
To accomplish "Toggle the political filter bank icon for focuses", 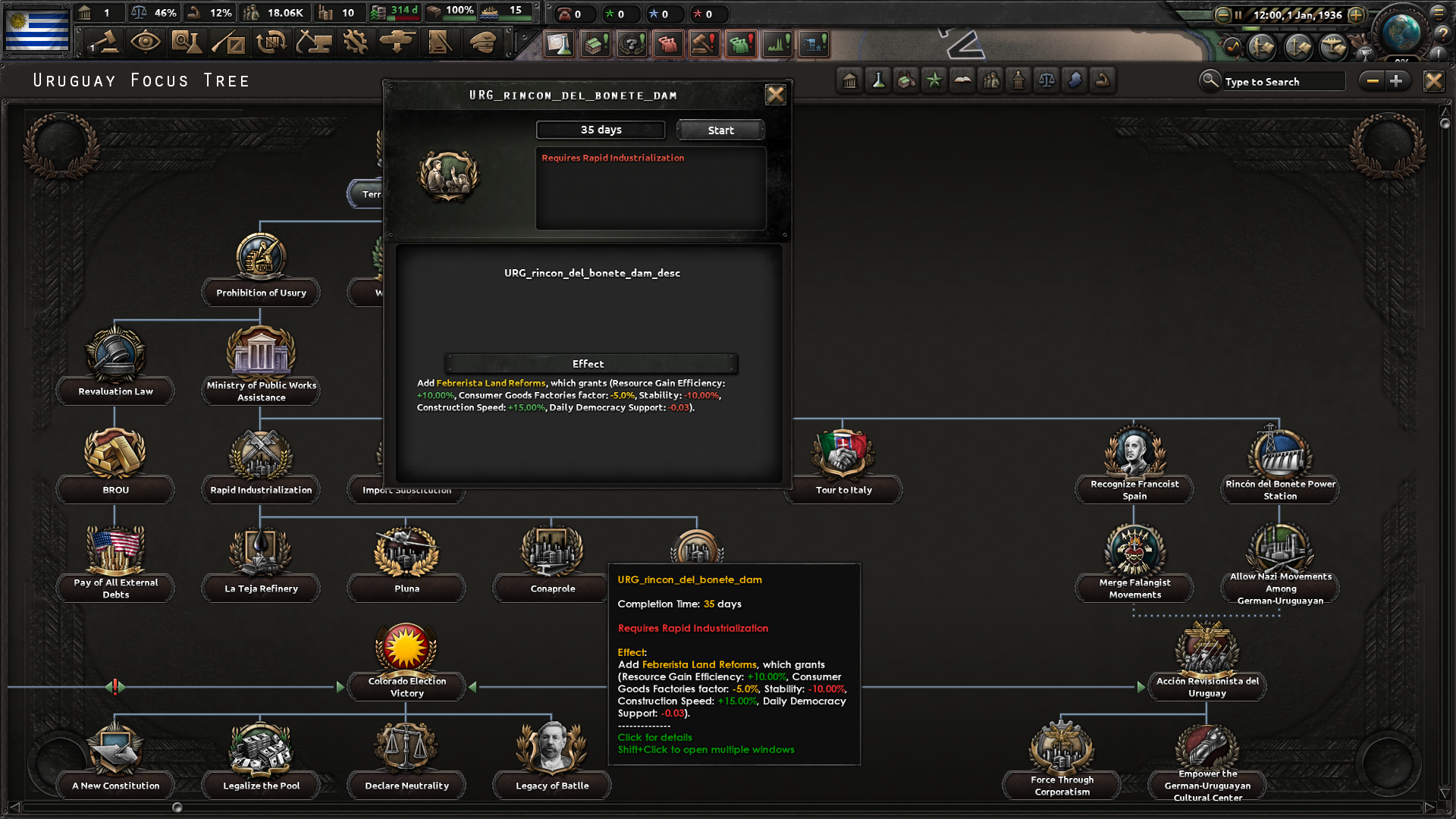I will click(x=849, y=80).
